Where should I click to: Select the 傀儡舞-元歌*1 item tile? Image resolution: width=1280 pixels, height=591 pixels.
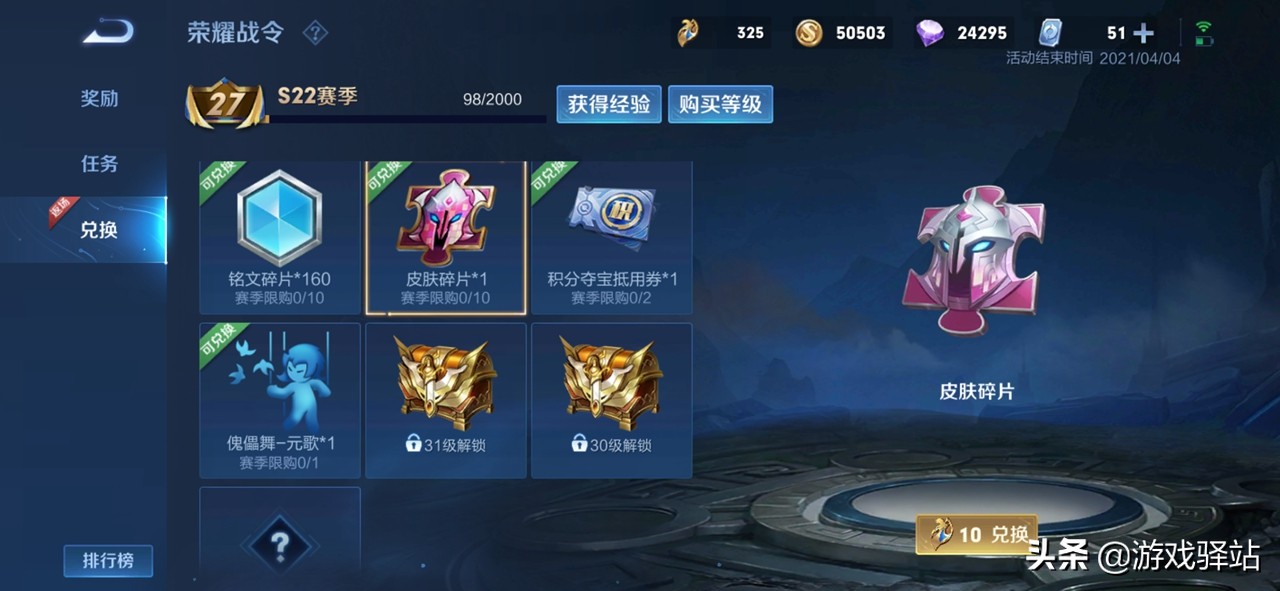click(279, 400)
